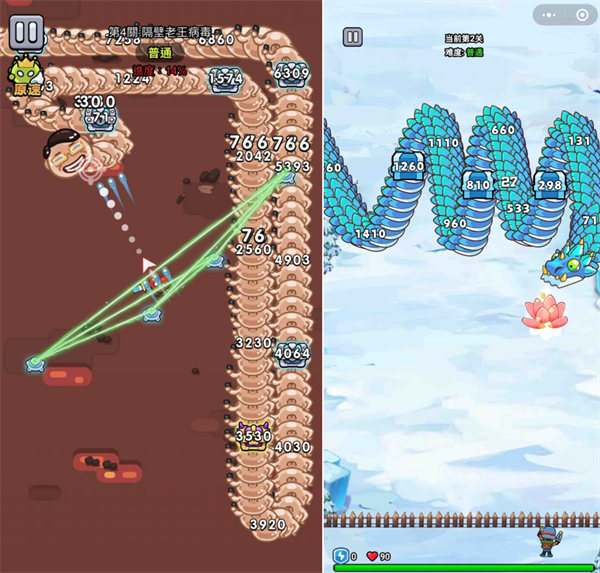Close the mini program with the circle button
Viewport: 600px width, 573px height.
581,14
